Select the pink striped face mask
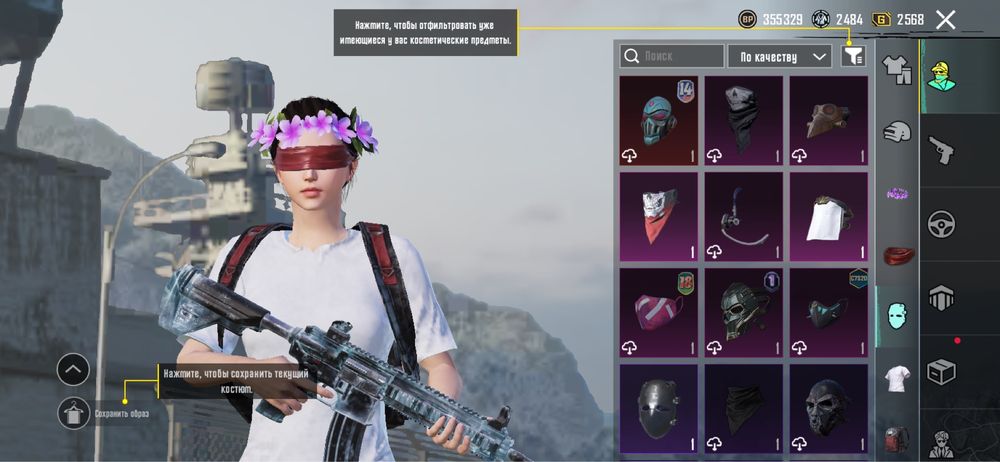Screen dimensions: 1000x462 (x=658, y=312)
